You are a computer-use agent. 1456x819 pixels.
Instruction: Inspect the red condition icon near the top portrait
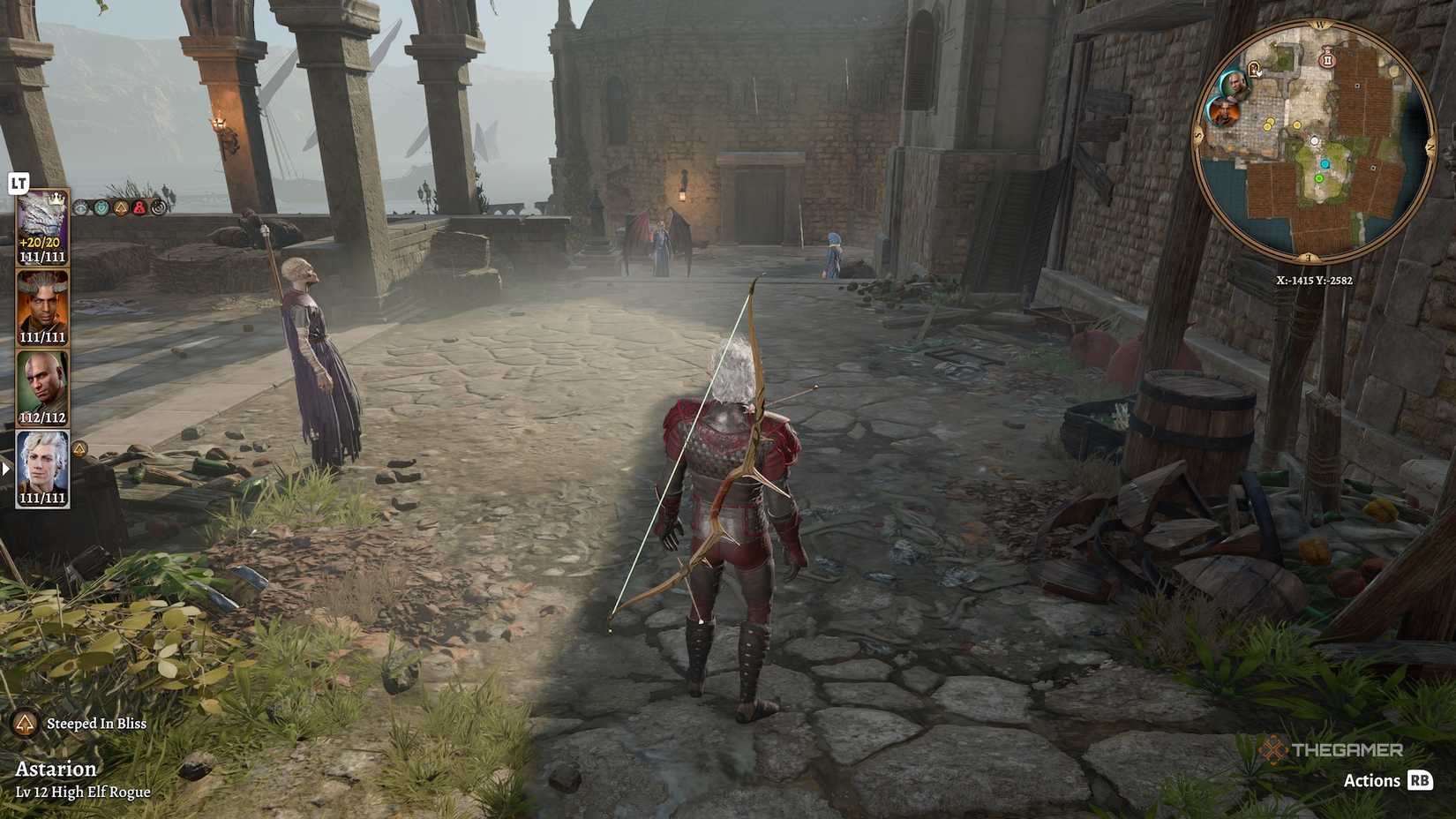(139, 207)
